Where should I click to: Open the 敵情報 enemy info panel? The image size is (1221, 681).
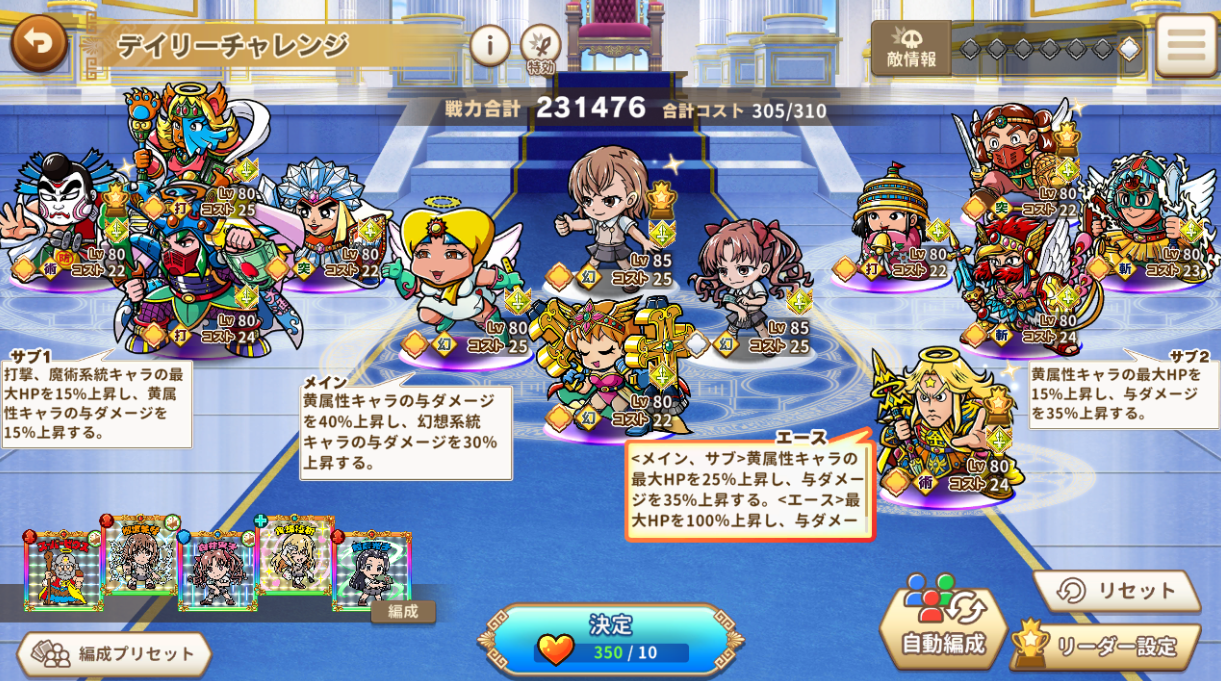point(911,48)
